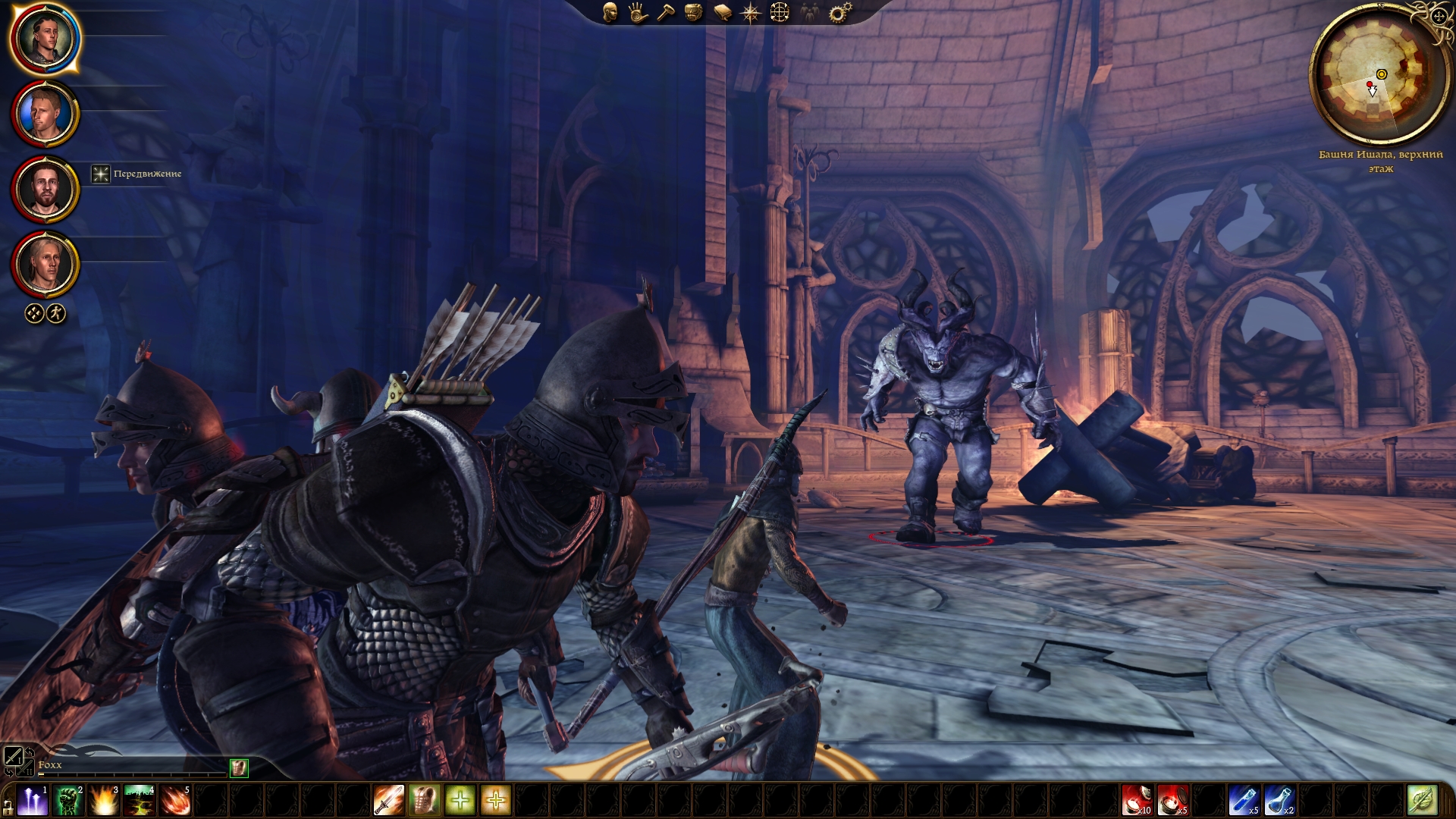Open game options gear icon

pos(839,12)
